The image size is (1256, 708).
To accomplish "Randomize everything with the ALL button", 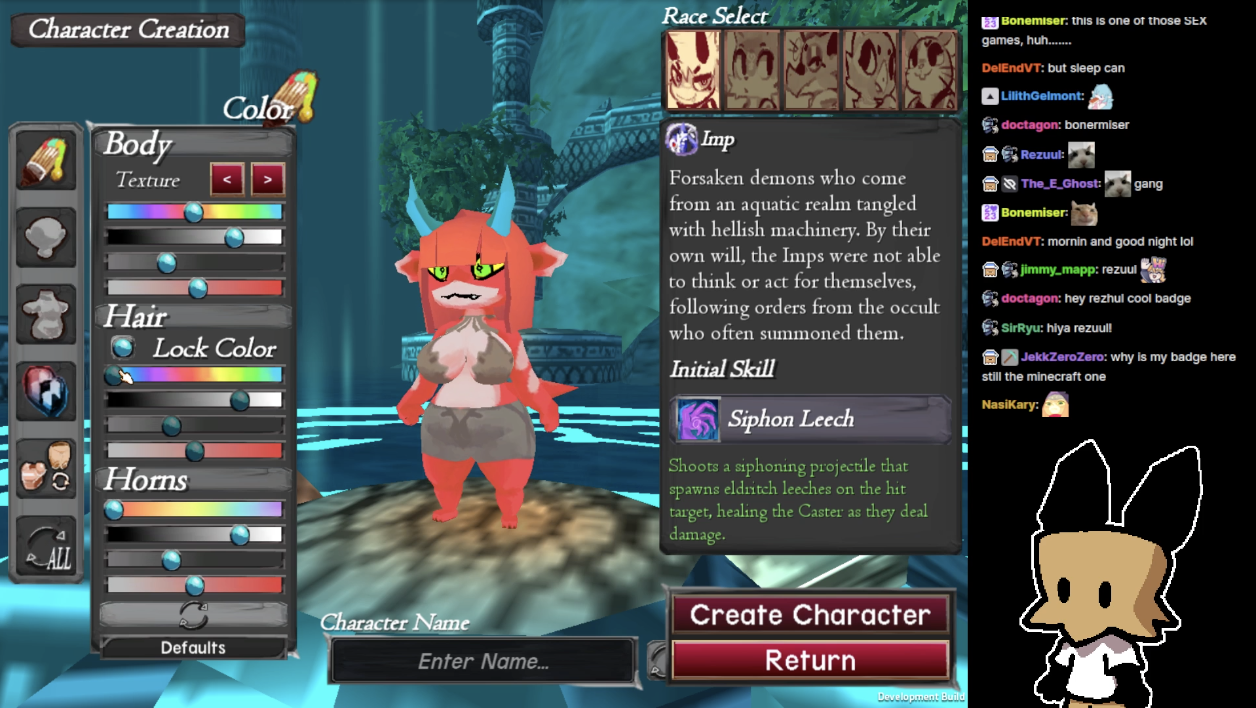I will pos(46,547).
